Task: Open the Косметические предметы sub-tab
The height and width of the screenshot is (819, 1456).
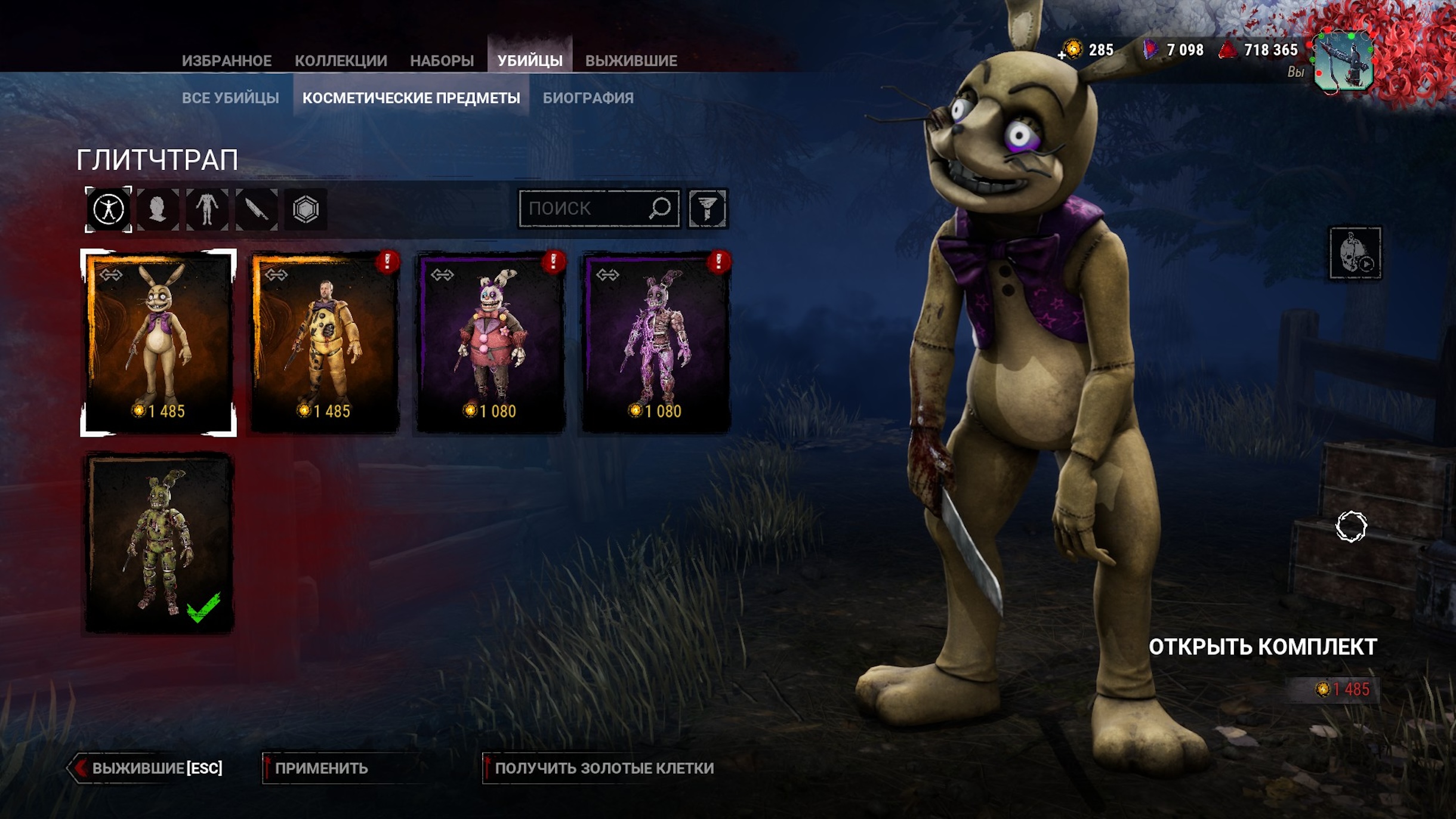Action: [x=411, y=98]
